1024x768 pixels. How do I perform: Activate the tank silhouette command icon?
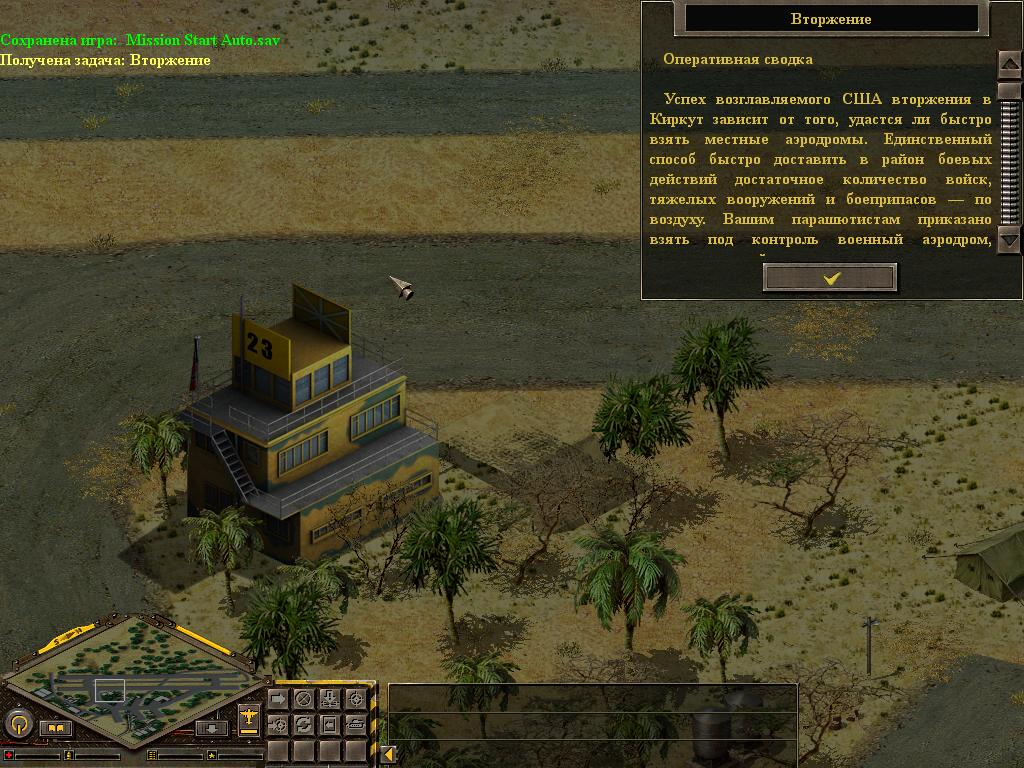point(355,723)
